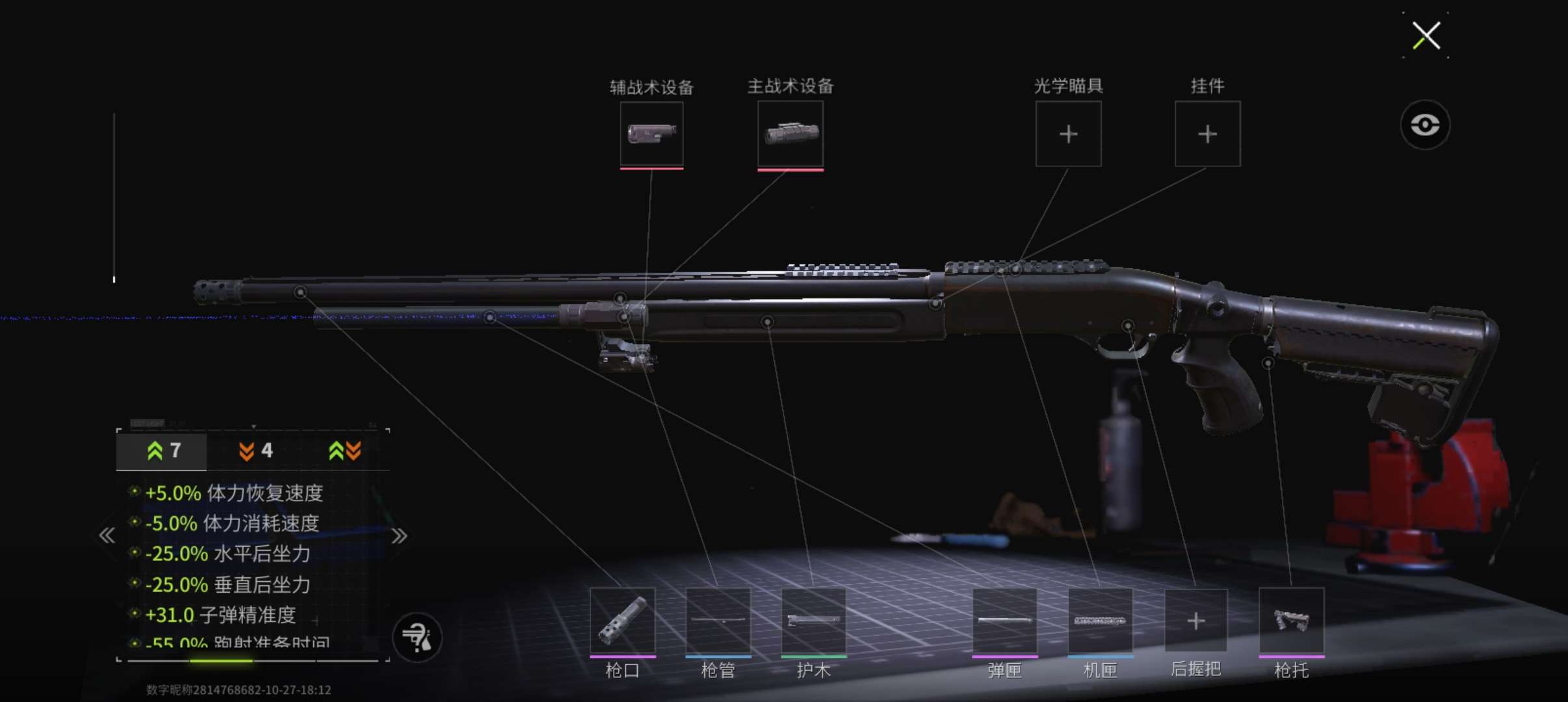Viewport: 1568px width, 702px height.
Task: Open the 机匣 receiver slot
Action: pos(1100,621)
